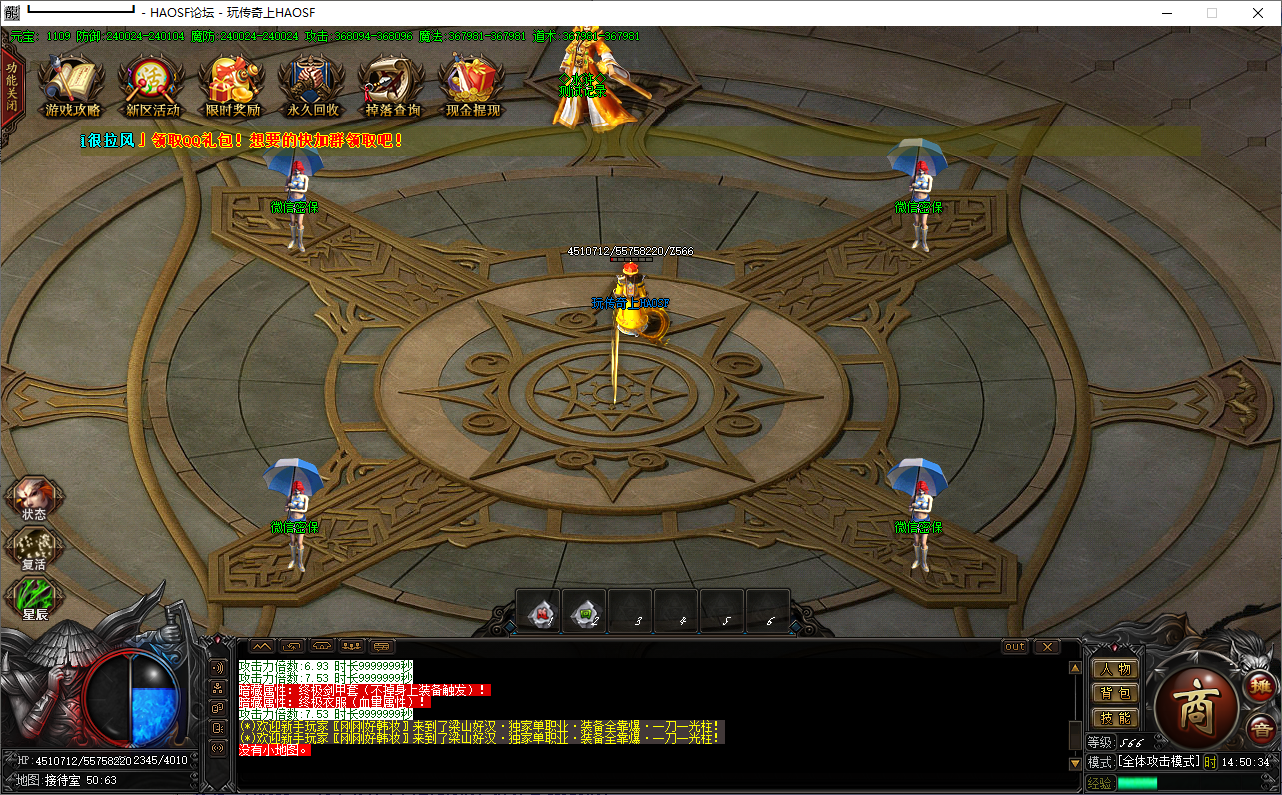This screenshot has height=795, width=1282.
Task: Open the 背包 backpack
Action: click(1115, 693)
